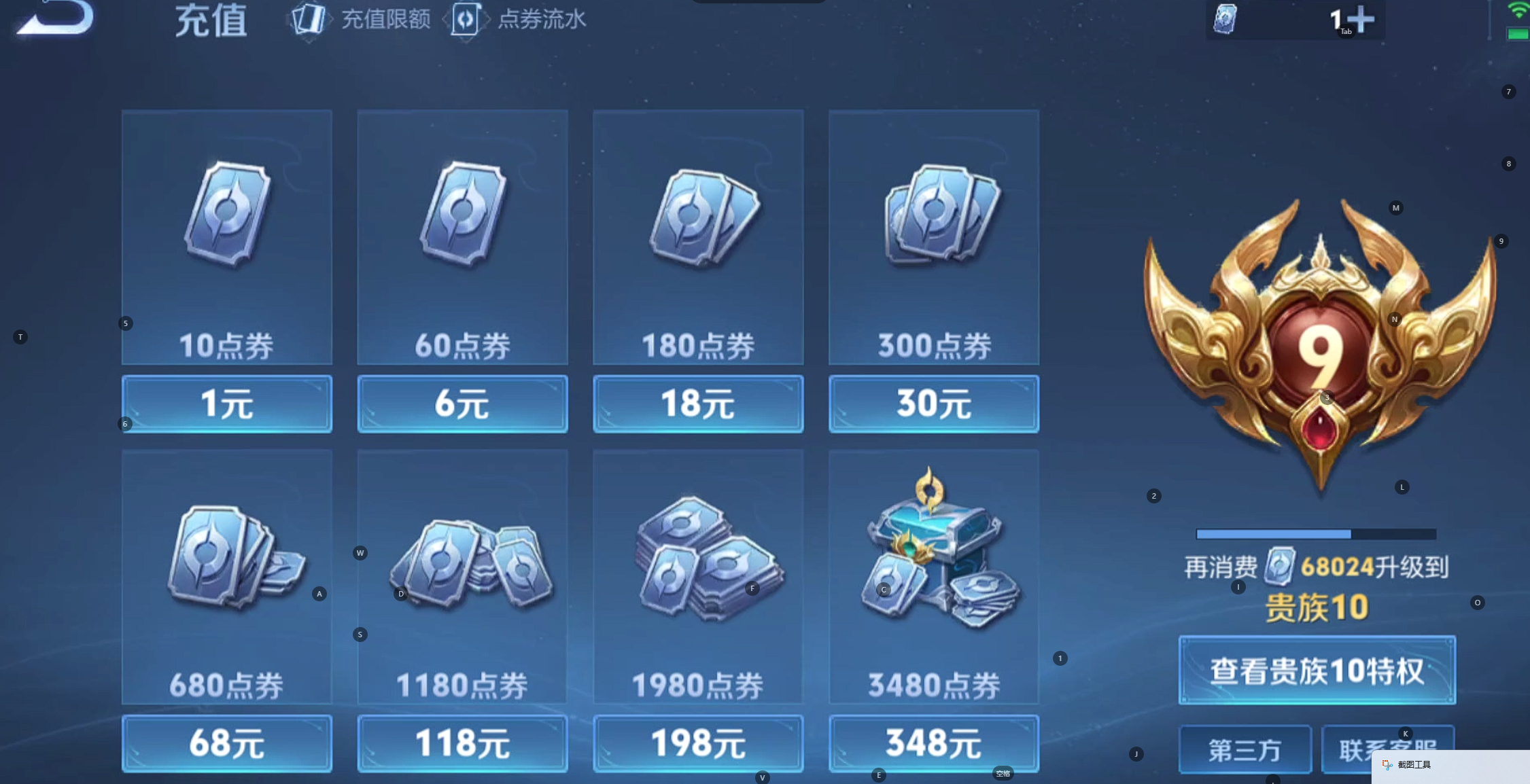View the 点券流水 voucher history
The image size is (1530, 784).
tap(519, 20)
